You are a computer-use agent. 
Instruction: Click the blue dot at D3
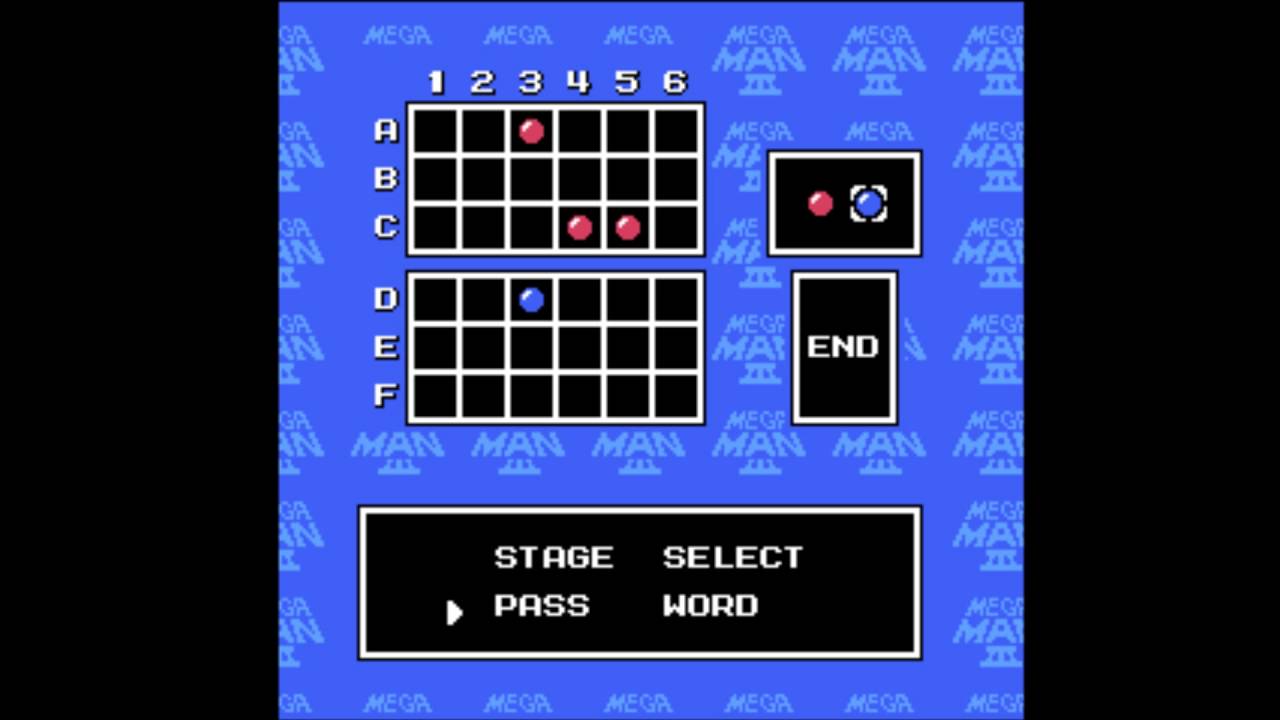[x=531, y=298]
